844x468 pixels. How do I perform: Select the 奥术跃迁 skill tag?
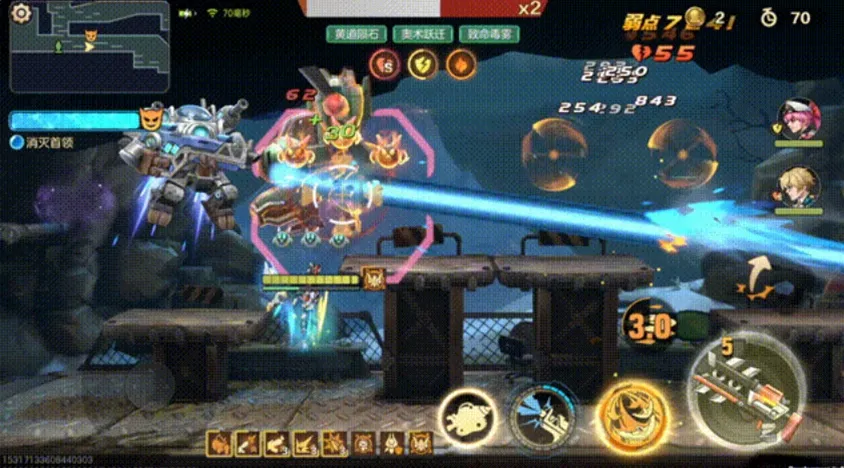pyautogui.click(x=421, y=34)
